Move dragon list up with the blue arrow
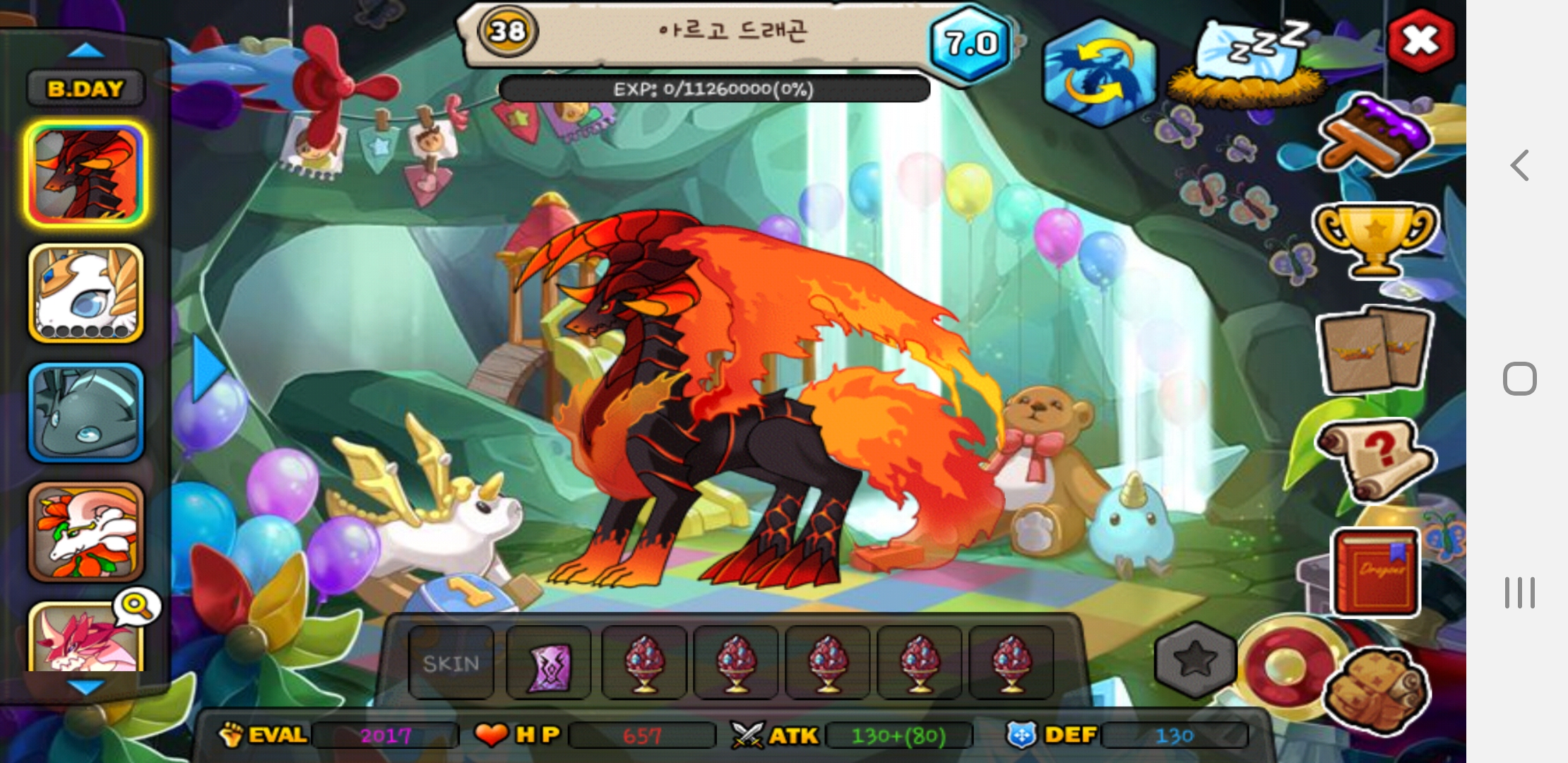Screen dimensions: 1568x763 click(85, 51)
